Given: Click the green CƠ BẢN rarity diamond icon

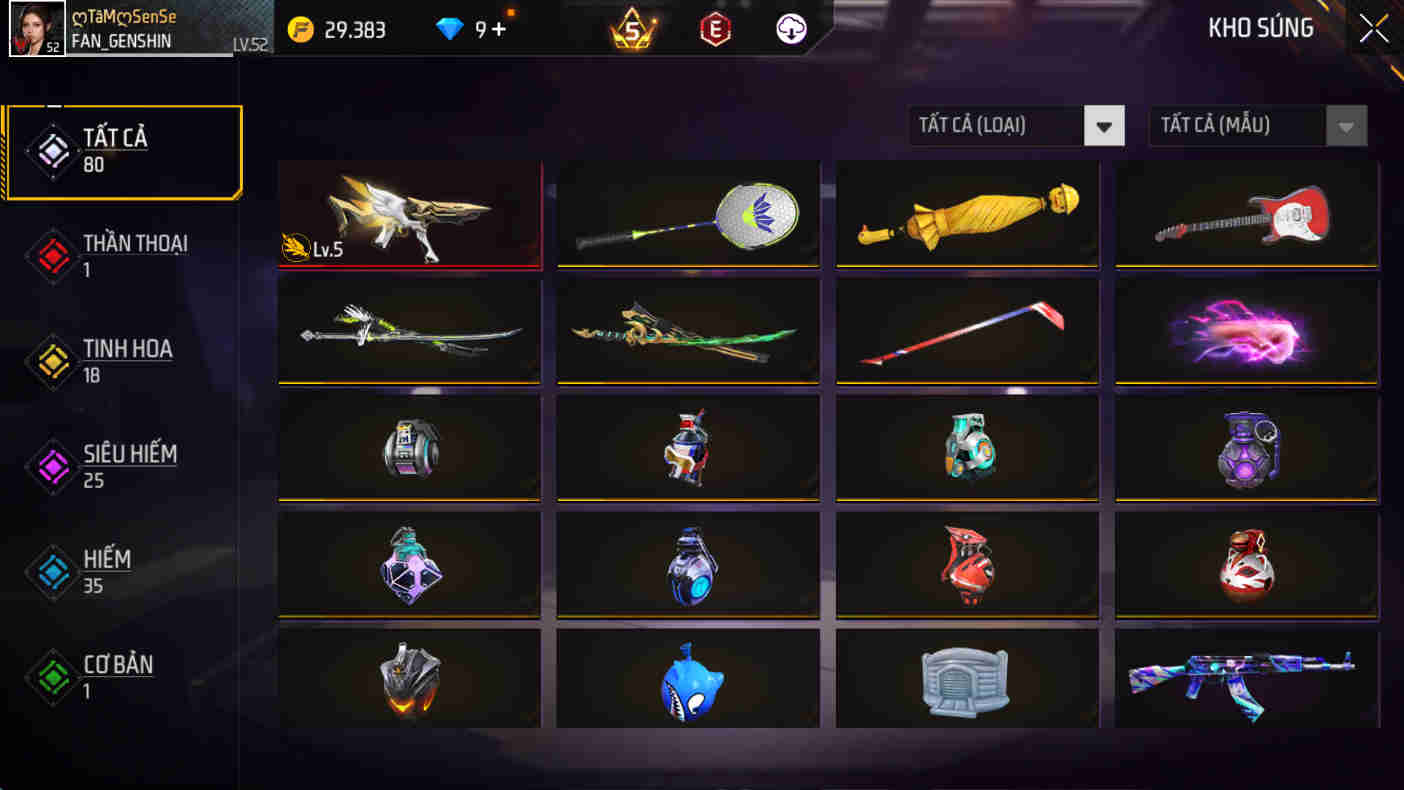Looking at the screenshot, I should tap(53, 676).
